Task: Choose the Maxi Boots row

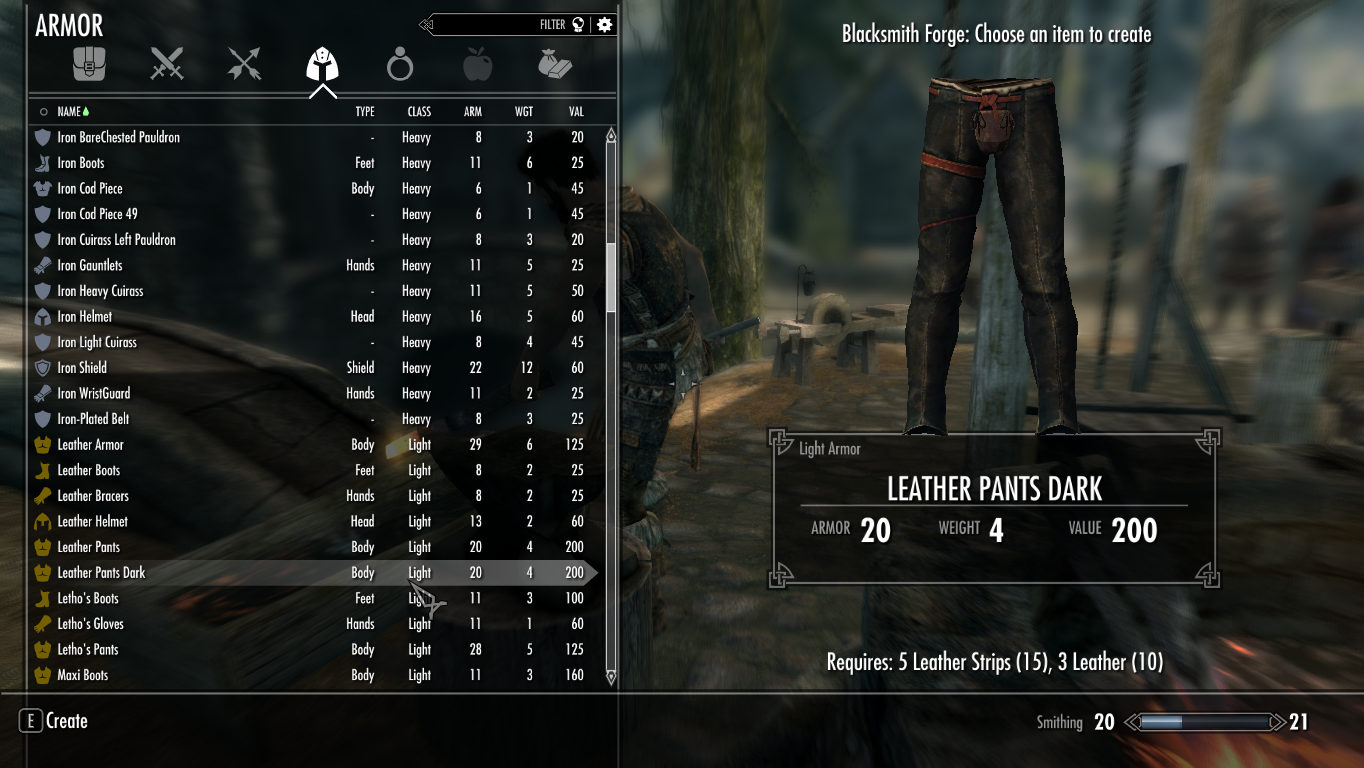Action: [82, 675]
